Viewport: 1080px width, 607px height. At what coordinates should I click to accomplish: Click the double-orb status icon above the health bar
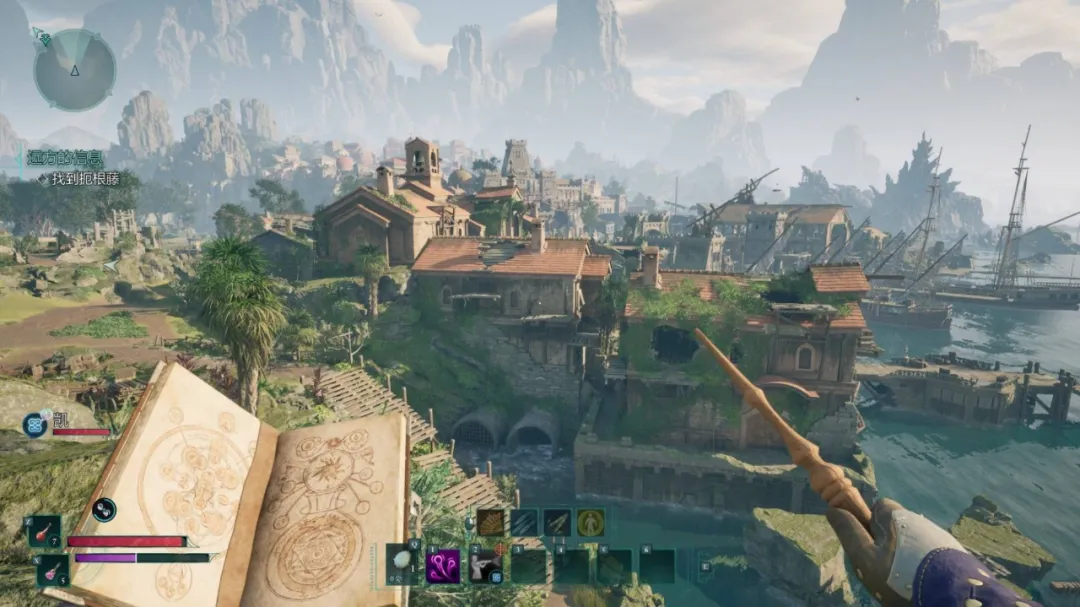coord(104,510)
